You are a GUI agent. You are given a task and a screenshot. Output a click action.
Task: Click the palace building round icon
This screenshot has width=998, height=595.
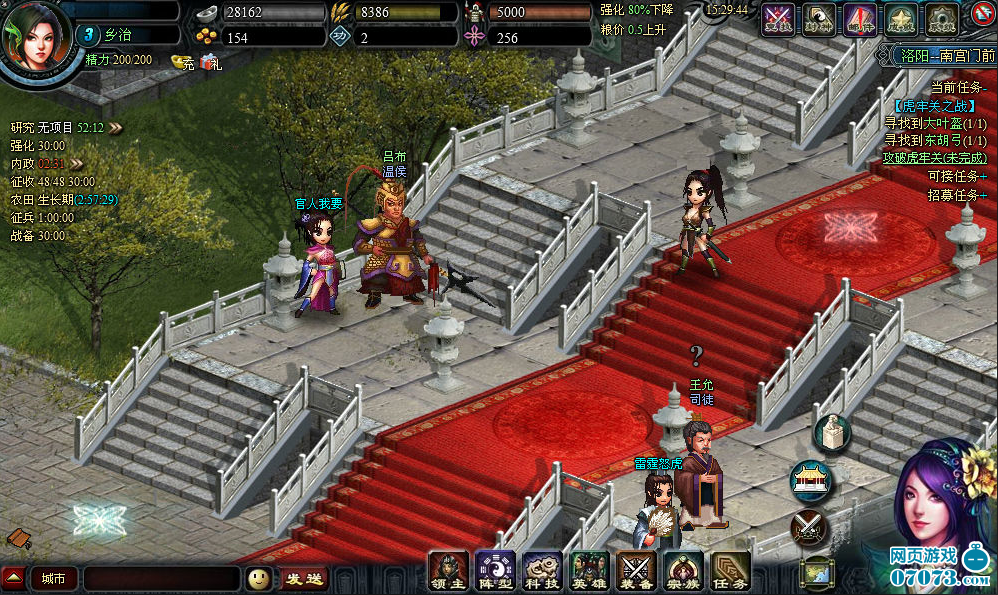click(x=810, y=479)
